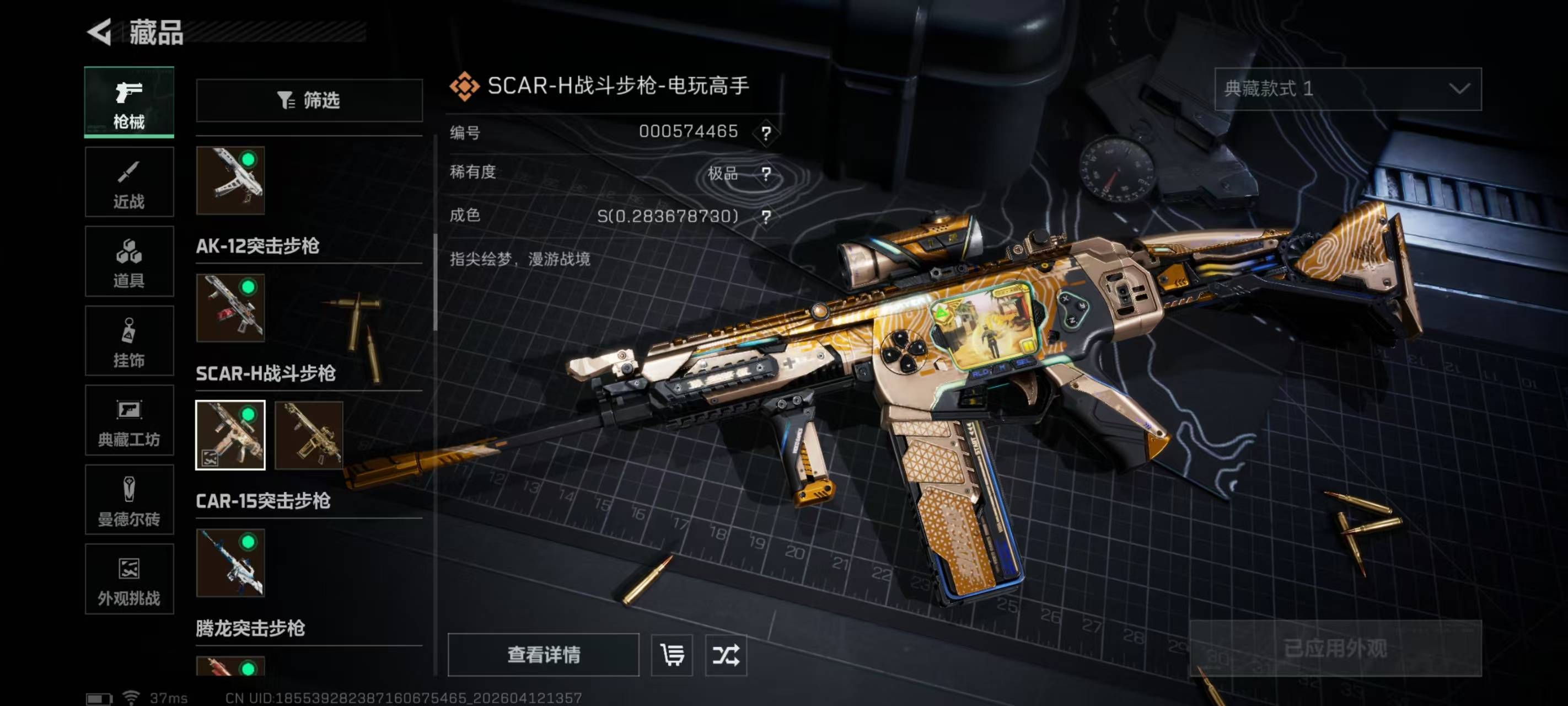The width and height of the screenshot is (1568, 706).
Task: Go back using the arrow beside 藏品
Action: (x=99, y=31)
